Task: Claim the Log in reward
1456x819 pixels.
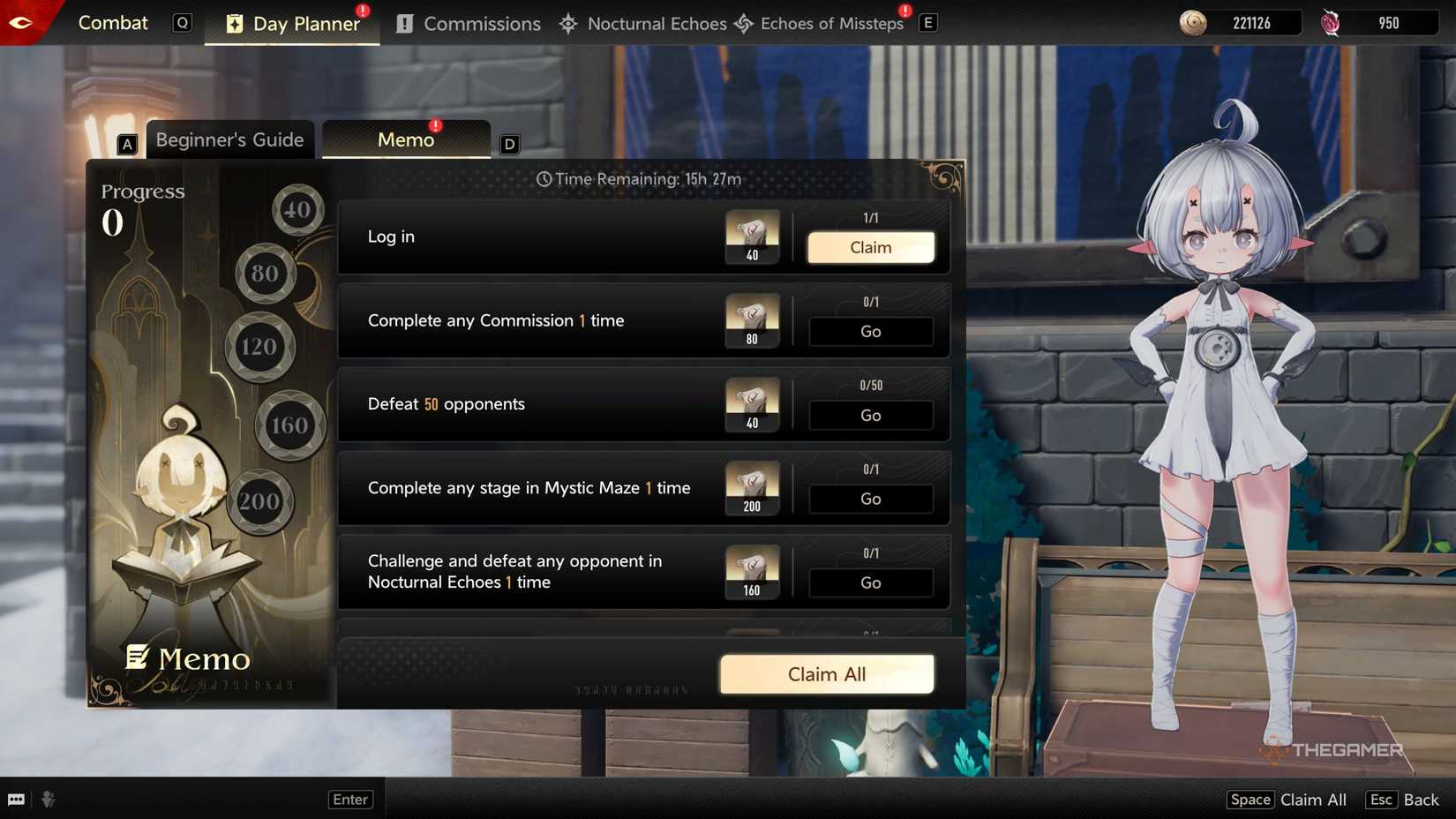Action: click(870, 247)
